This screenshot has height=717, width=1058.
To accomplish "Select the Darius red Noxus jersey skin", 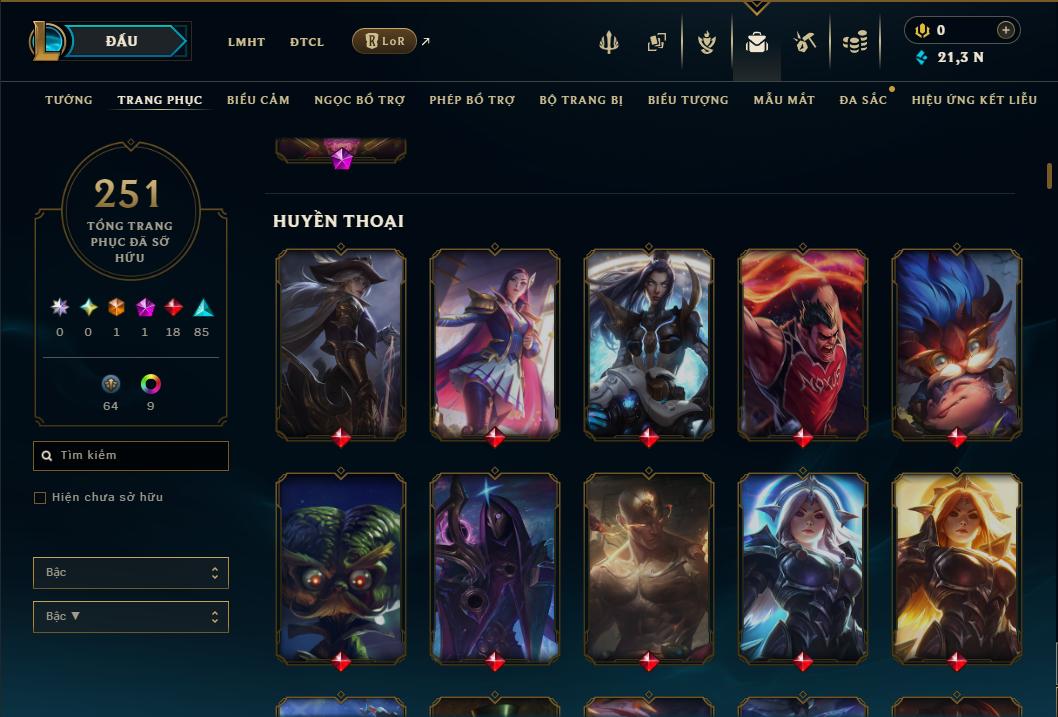I will (x=803, y=342).
